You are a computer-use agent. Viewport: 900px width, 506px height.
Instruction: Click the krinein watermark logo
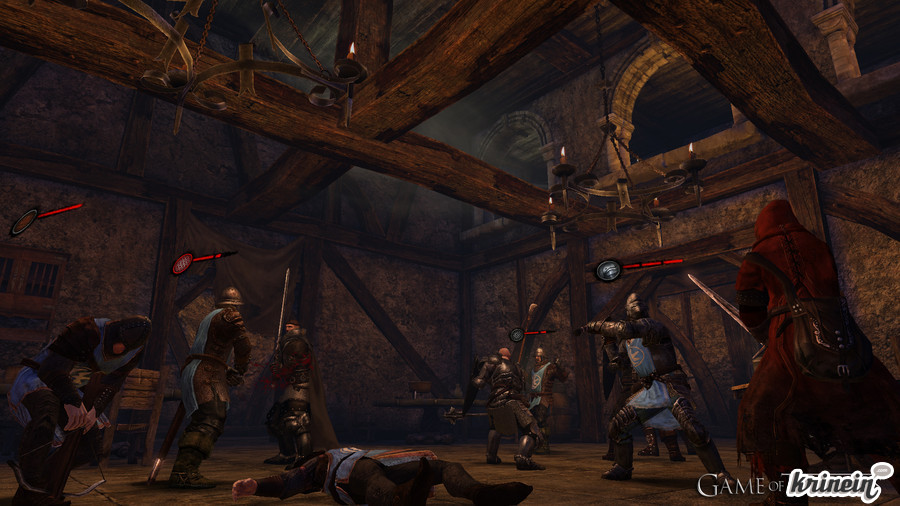tap(838, 484)
